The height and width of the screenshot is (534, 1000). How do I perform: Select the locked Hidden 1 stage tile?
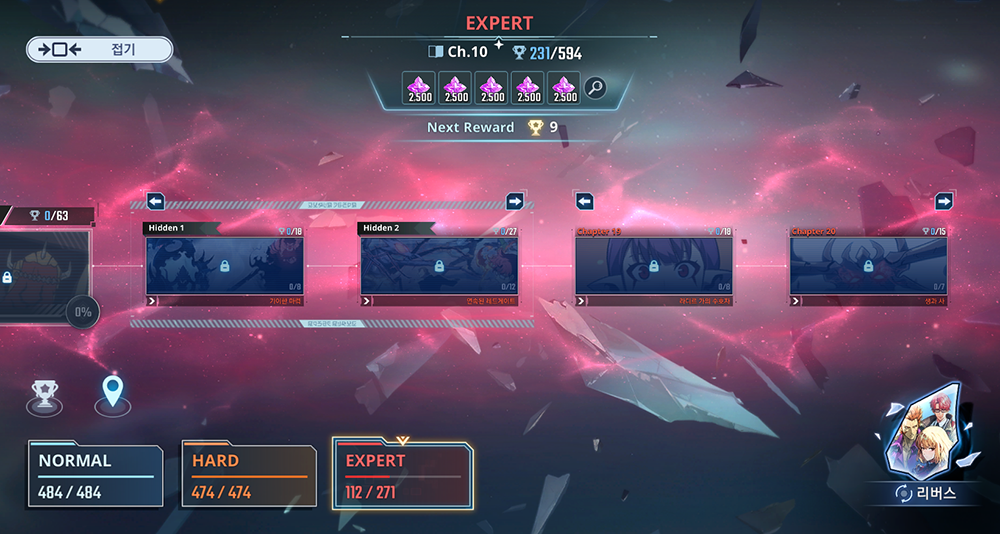(224, 266)
